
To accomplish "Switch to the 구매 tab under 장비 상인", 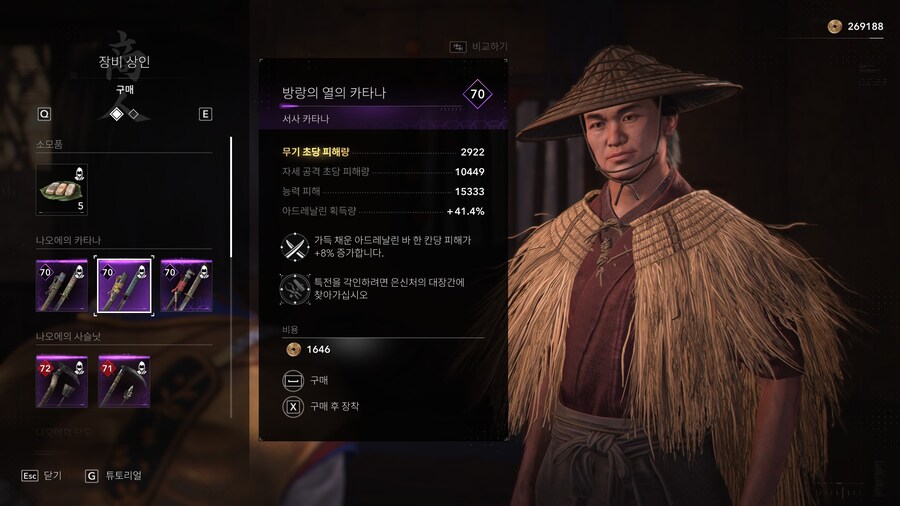I will (124, 89).
